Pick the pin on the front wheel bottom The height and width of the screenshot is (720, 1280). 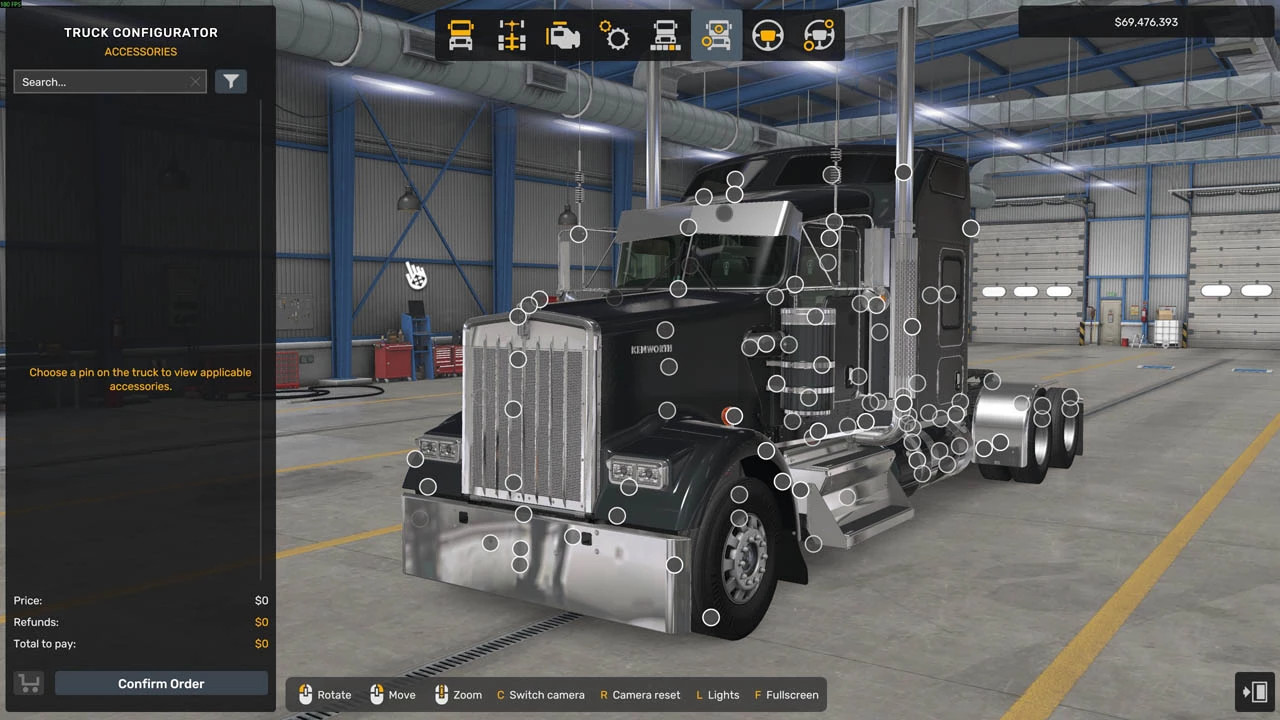(x=711, y=617)
